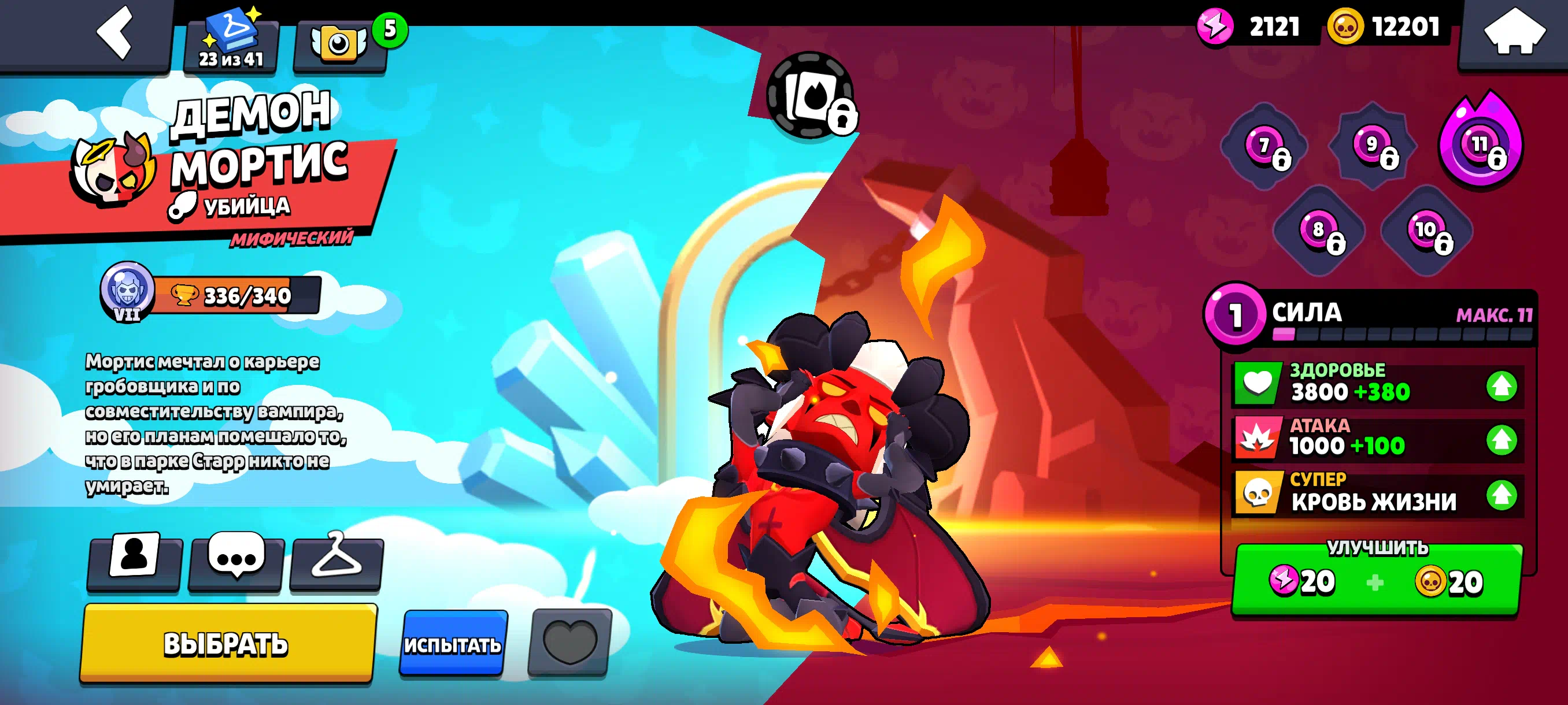Toggle the favorite heart button
Viewport: 1568px width, 705px height.
tap(569, 642)
